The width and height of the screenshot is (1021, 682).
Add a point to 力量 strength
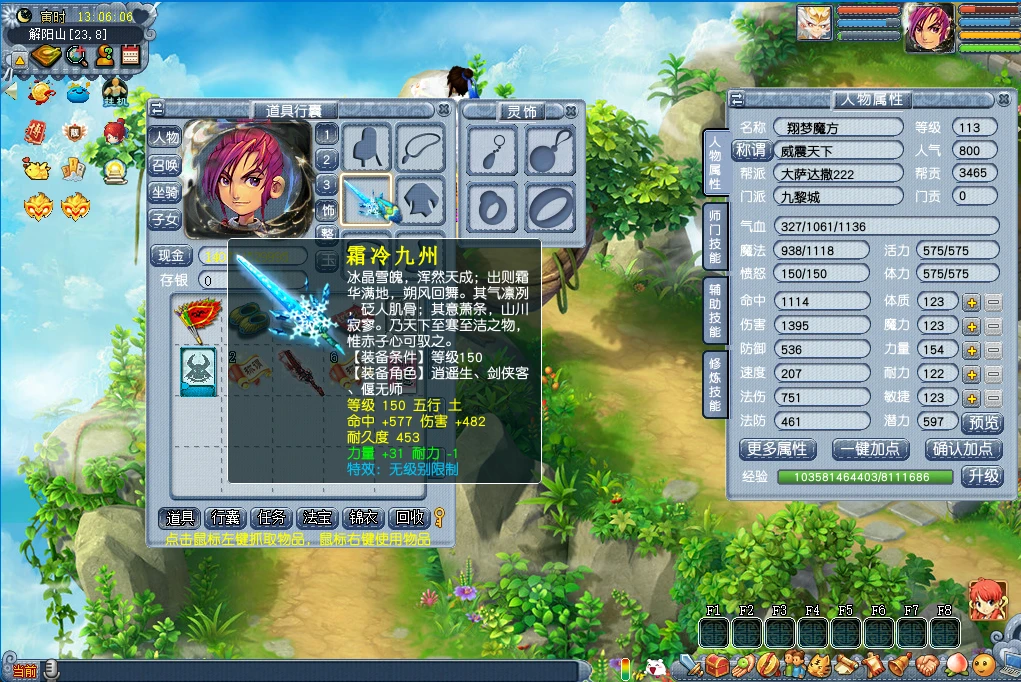coord(970,350)
